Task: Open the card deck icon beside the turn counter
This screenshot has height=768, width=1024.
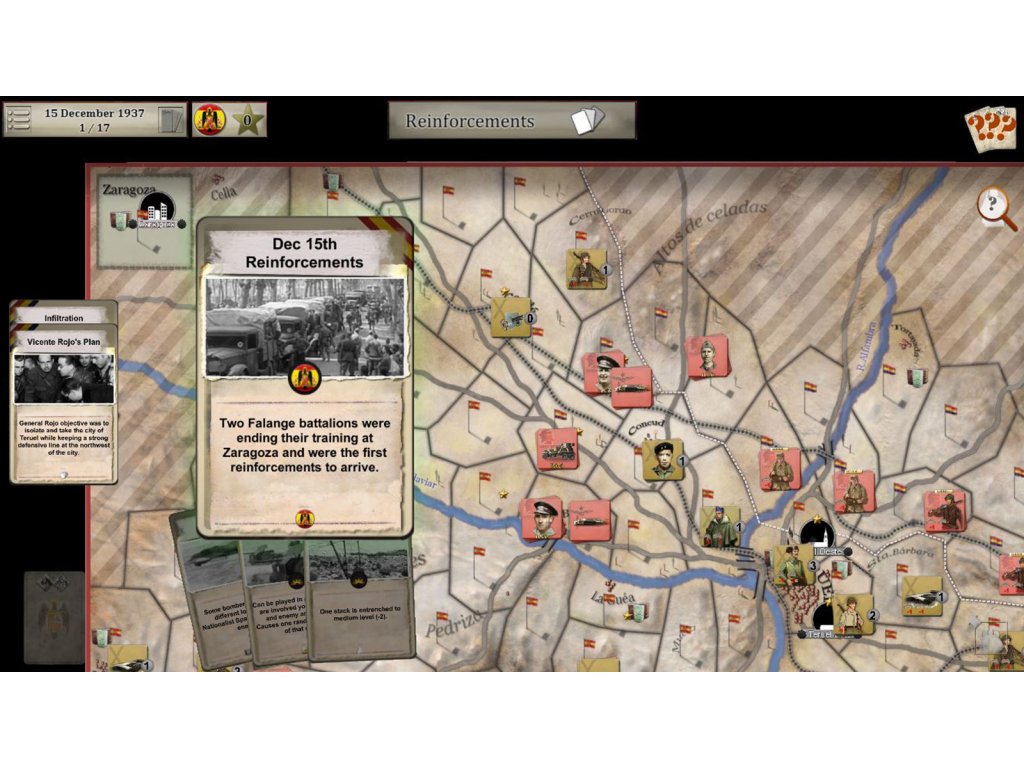Action: click(x=172, y=120)
